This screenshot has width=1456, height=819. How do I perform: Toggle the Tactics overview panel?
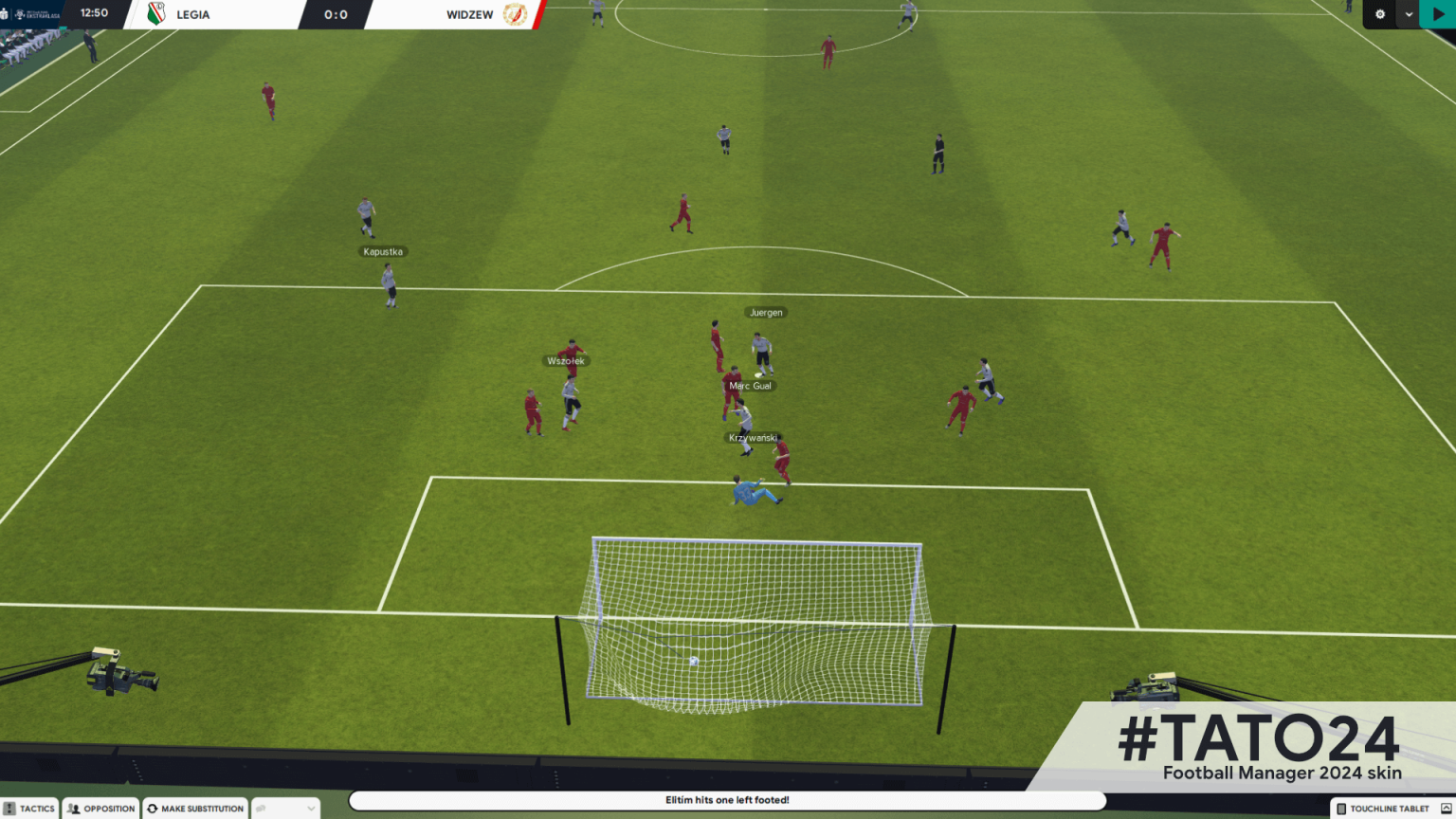[x=33, y=808]
